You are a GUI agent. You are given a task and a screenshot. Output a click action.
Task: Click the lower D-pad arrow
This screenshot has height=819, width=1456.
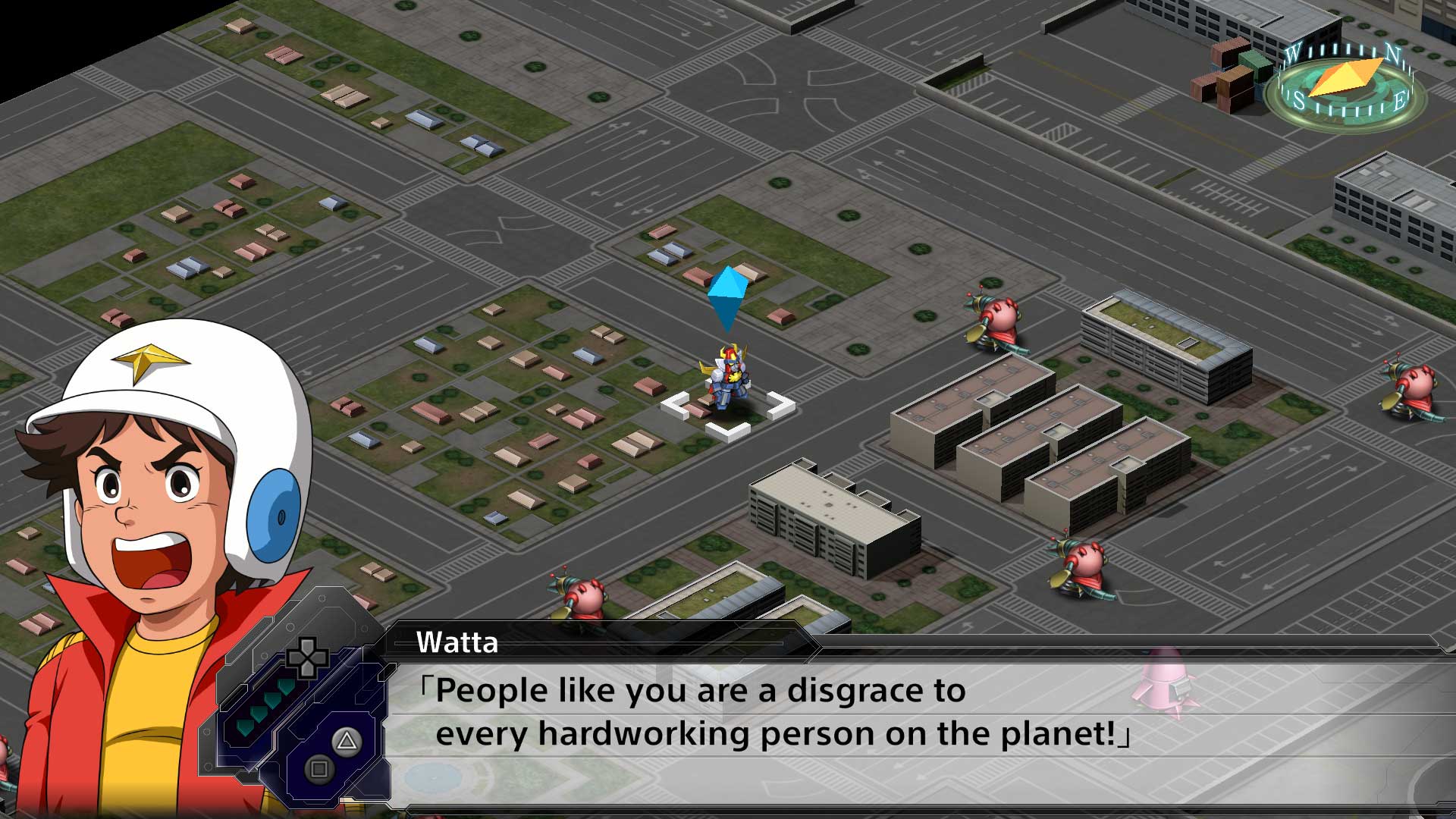[306, 671]
